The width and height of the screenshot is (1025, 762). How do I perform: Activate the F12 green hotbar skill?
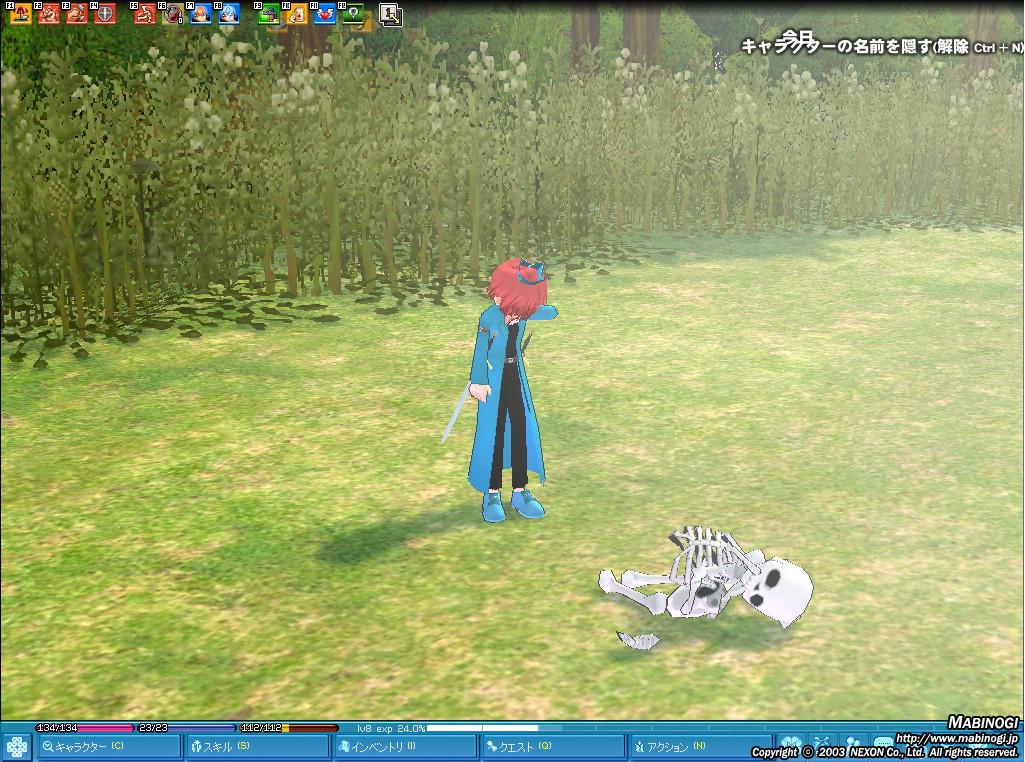[352, 14]
